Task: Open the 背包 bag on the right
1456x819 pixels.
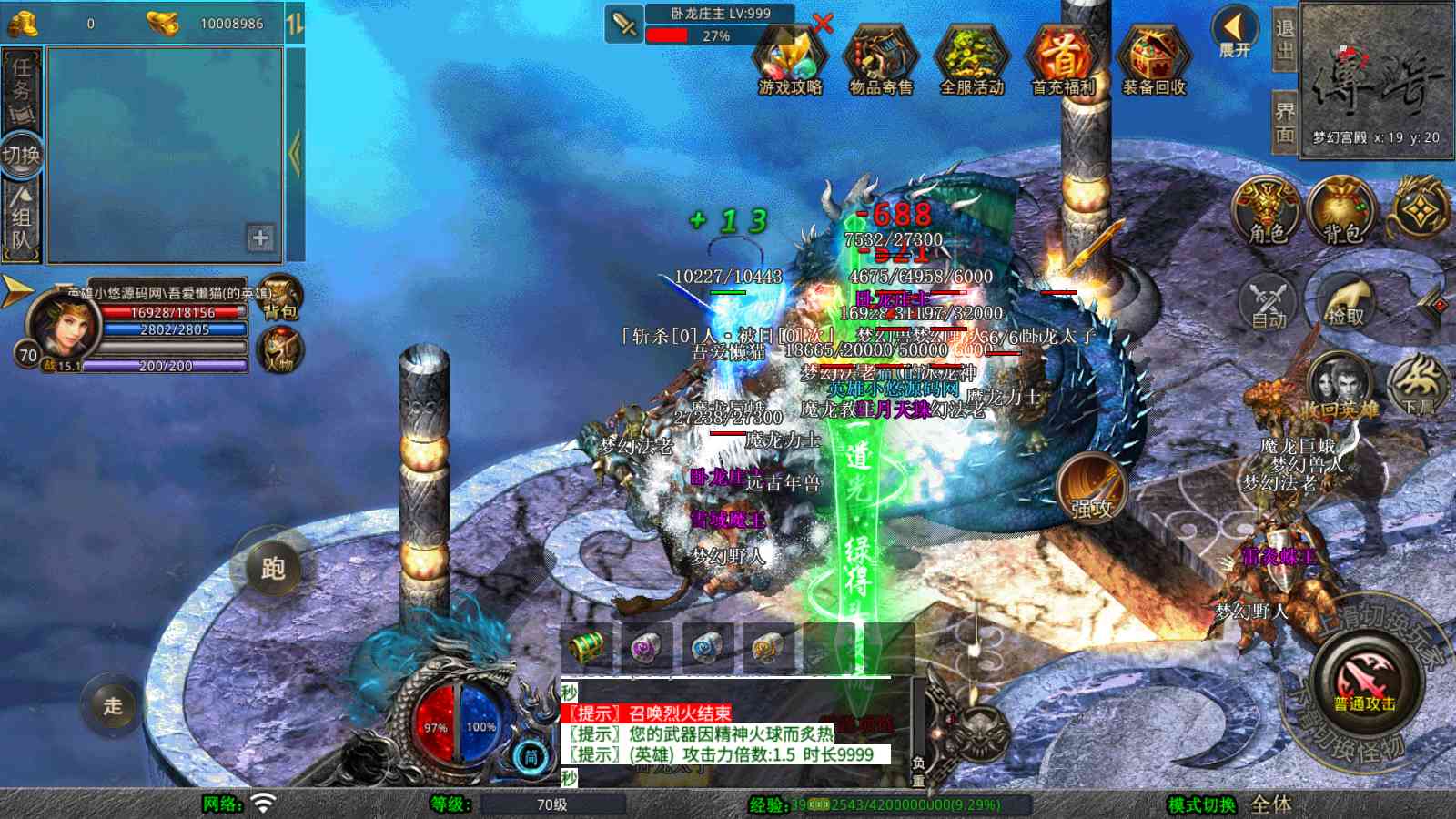Action: (x=1342, y=213)
